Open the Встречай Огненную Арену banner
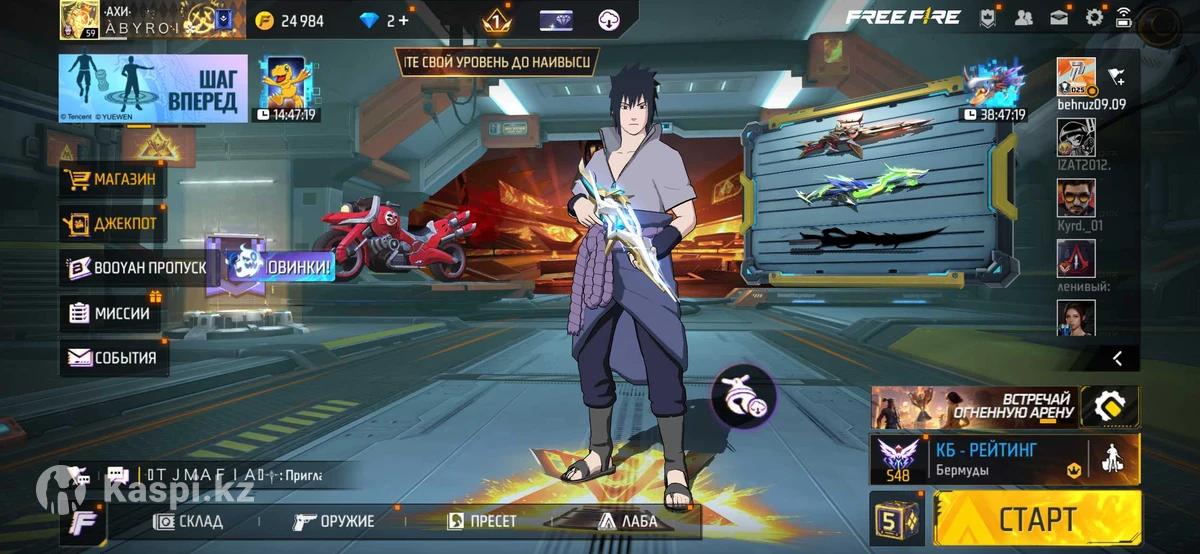Image resolution: width=1200 pixels, height=554 pixels. [975, 406]
